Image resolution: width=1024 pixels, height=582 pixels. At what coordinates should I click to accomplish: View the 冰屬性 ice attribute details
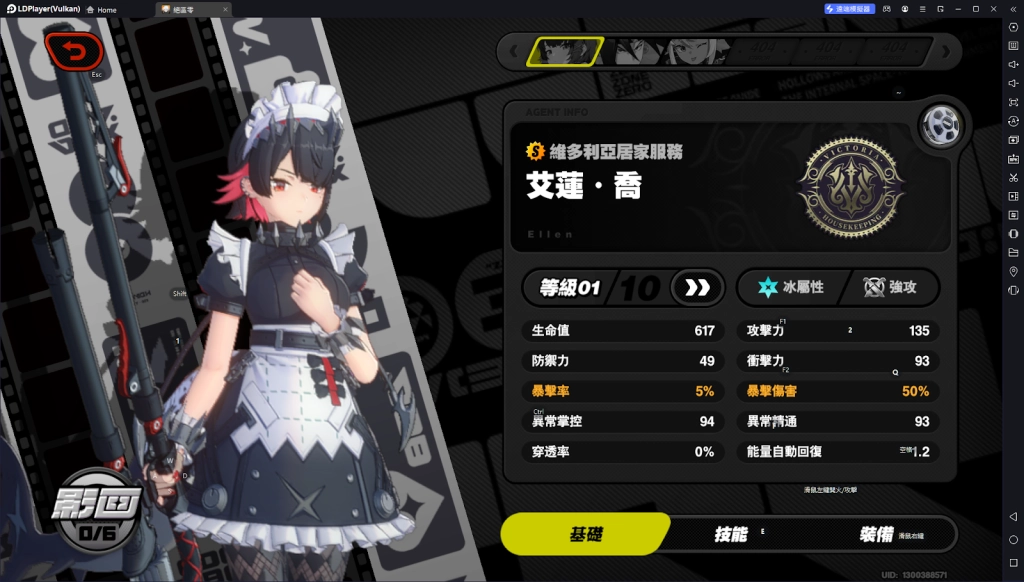(790, 288)
